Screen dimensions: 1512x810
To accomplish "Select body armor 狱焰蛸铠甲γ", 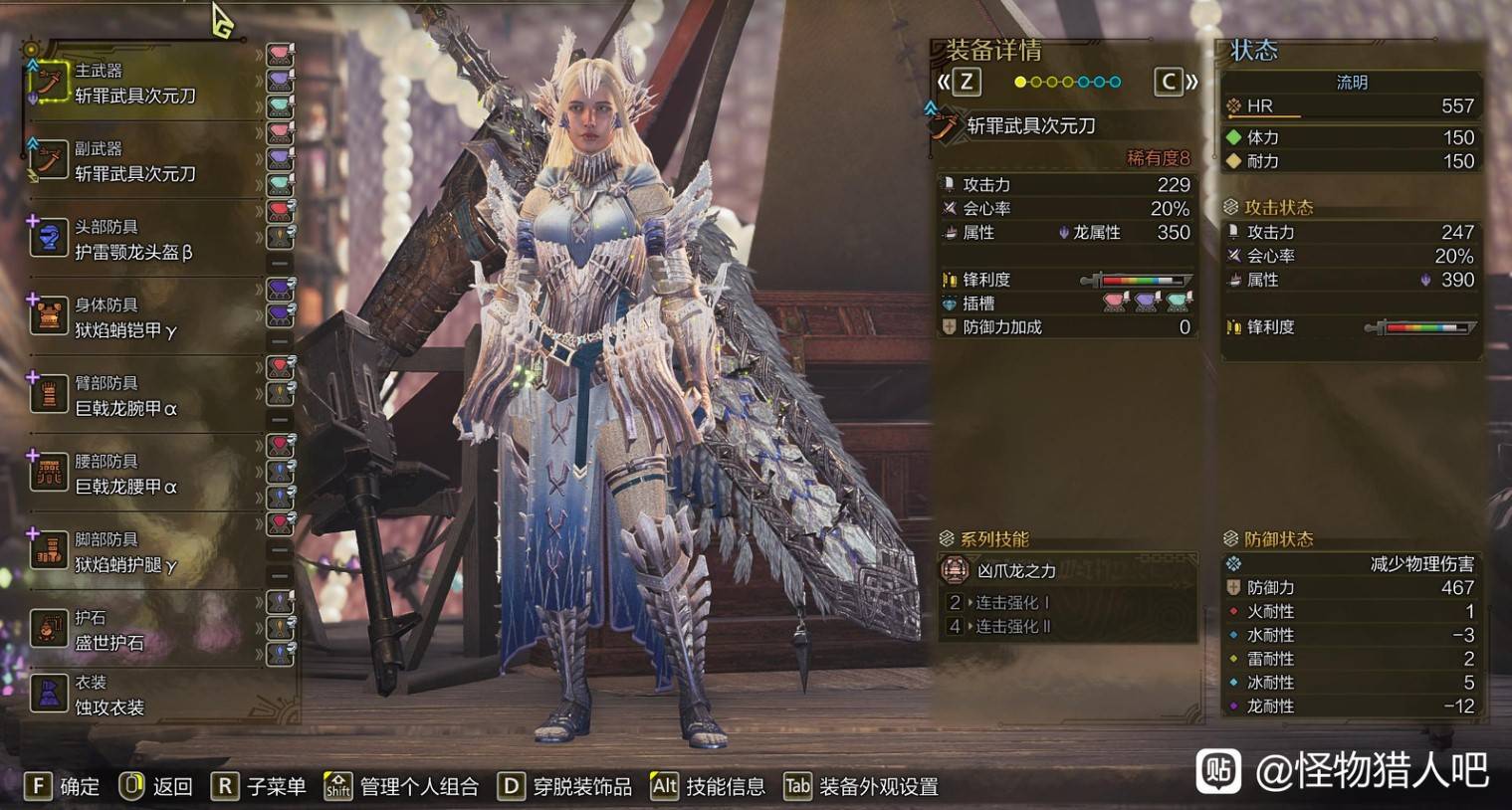I will click(125, 317).
